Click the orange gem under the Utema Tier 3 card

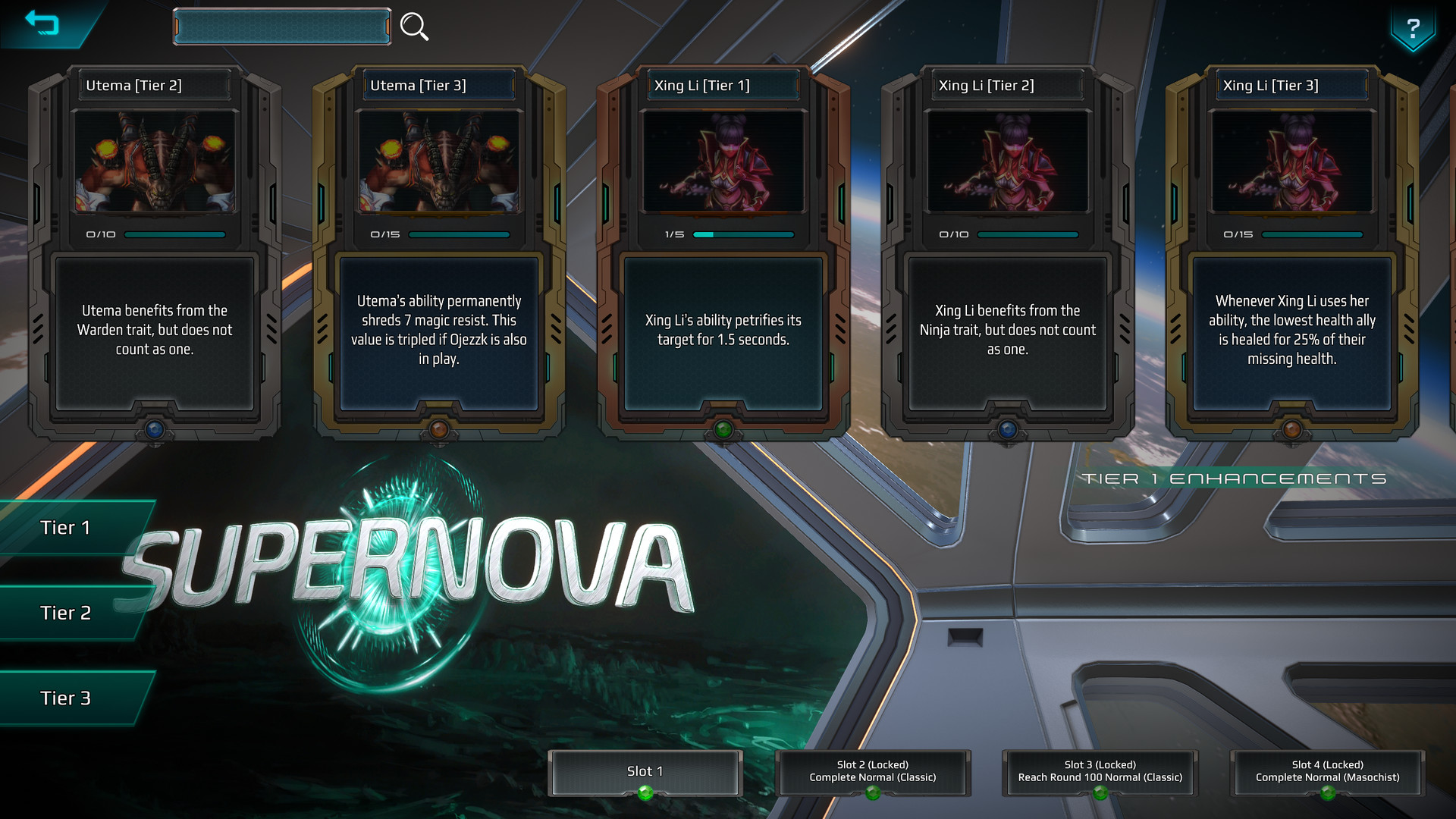click(x=439, y=428)
